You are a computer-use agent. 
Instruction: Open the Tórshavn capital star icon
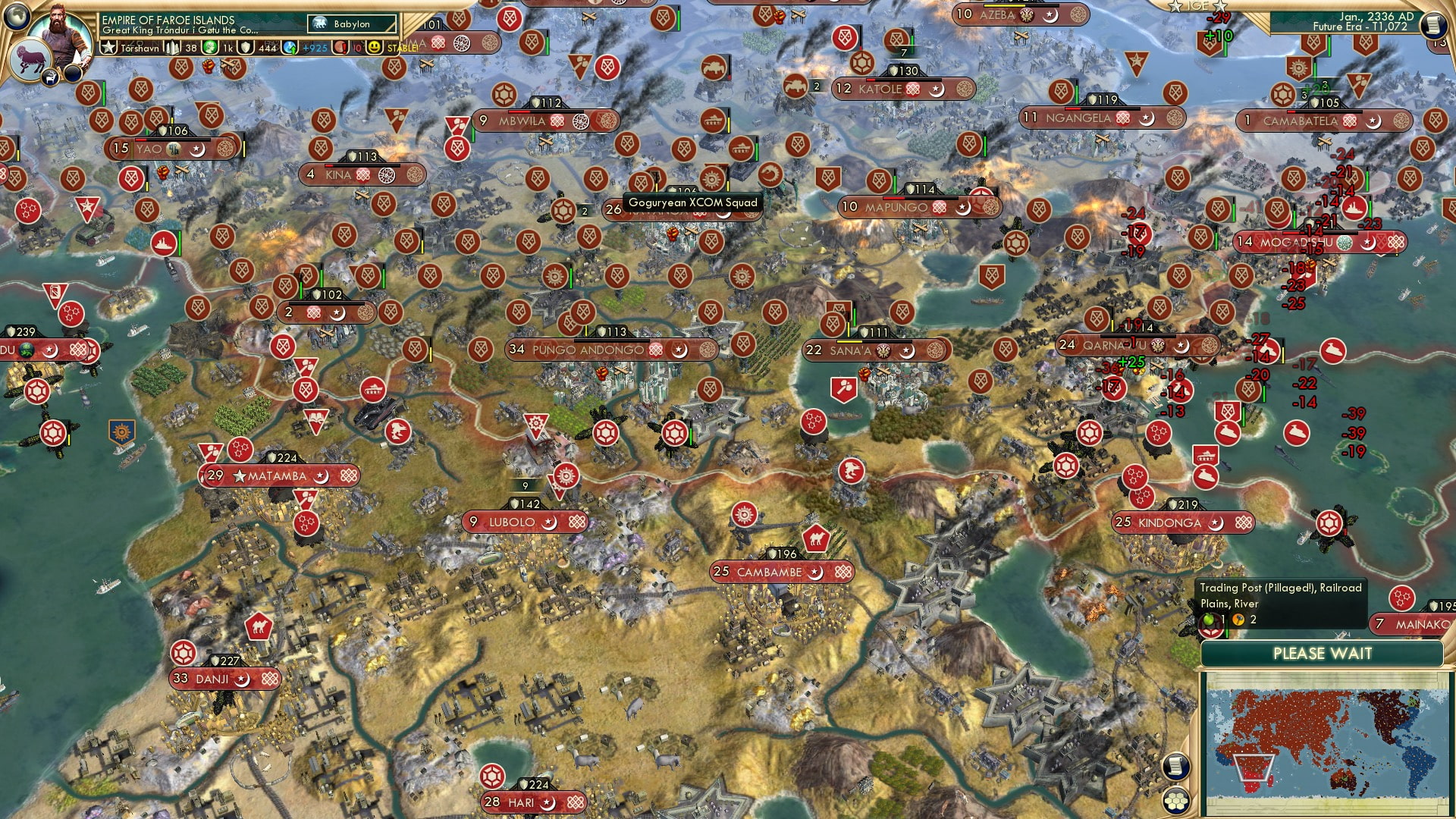pos(109,47)
